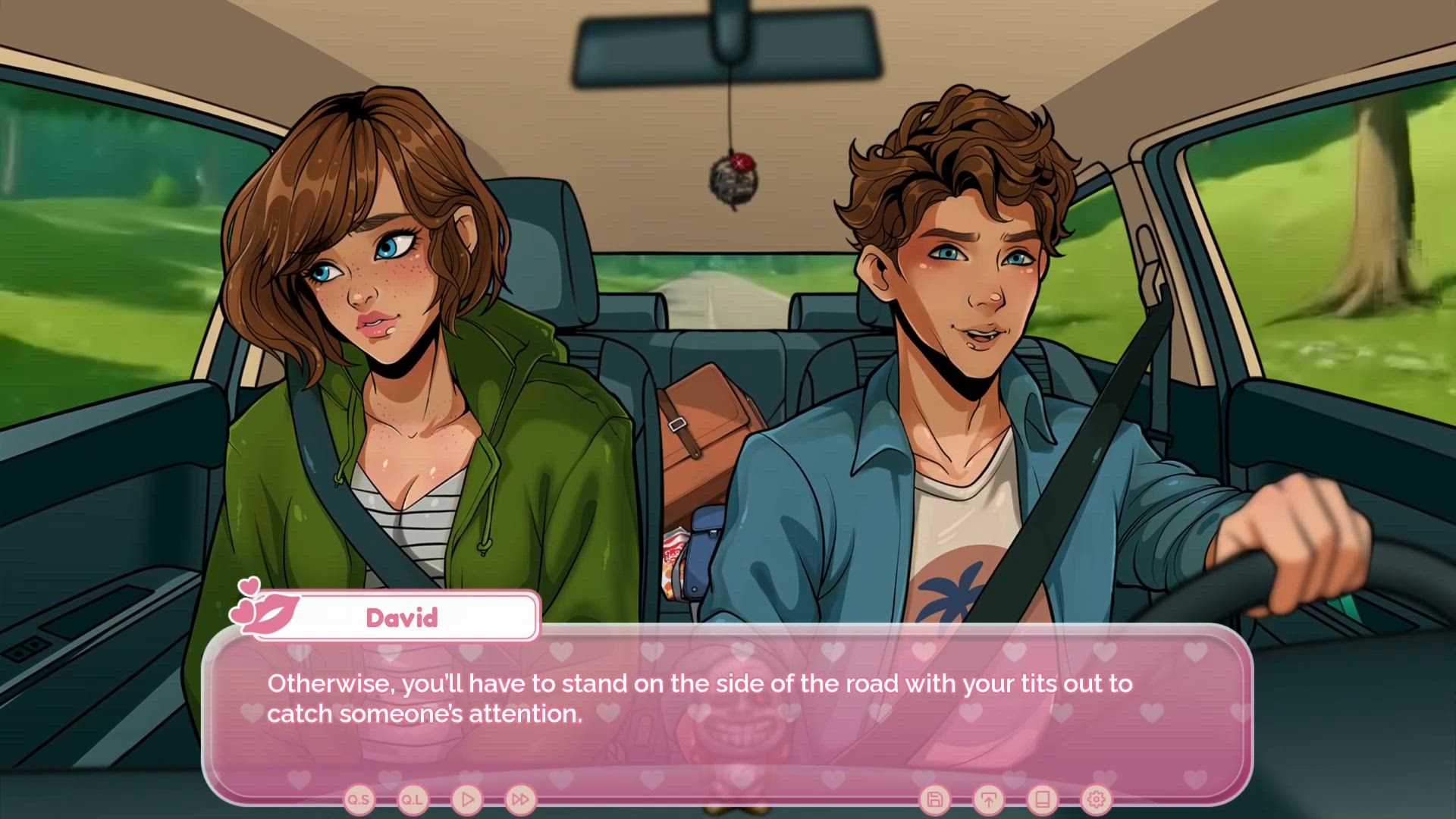Open the save menu via floppy disk icon
The image size is (1456, 819).
[x=934, y=799]
